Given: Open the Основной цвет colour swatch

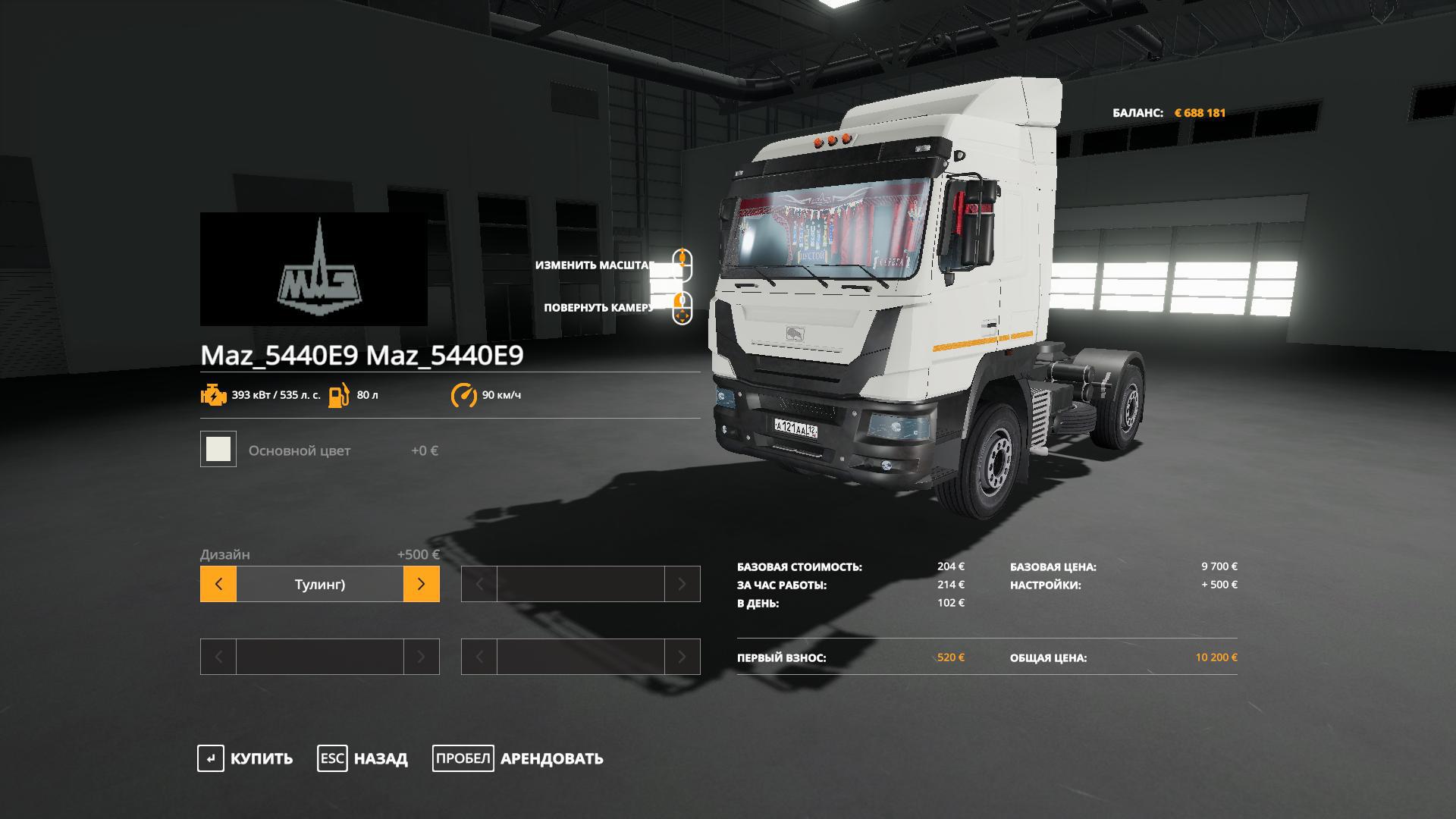Looking at the screenshot, I should tap(218, 449).
